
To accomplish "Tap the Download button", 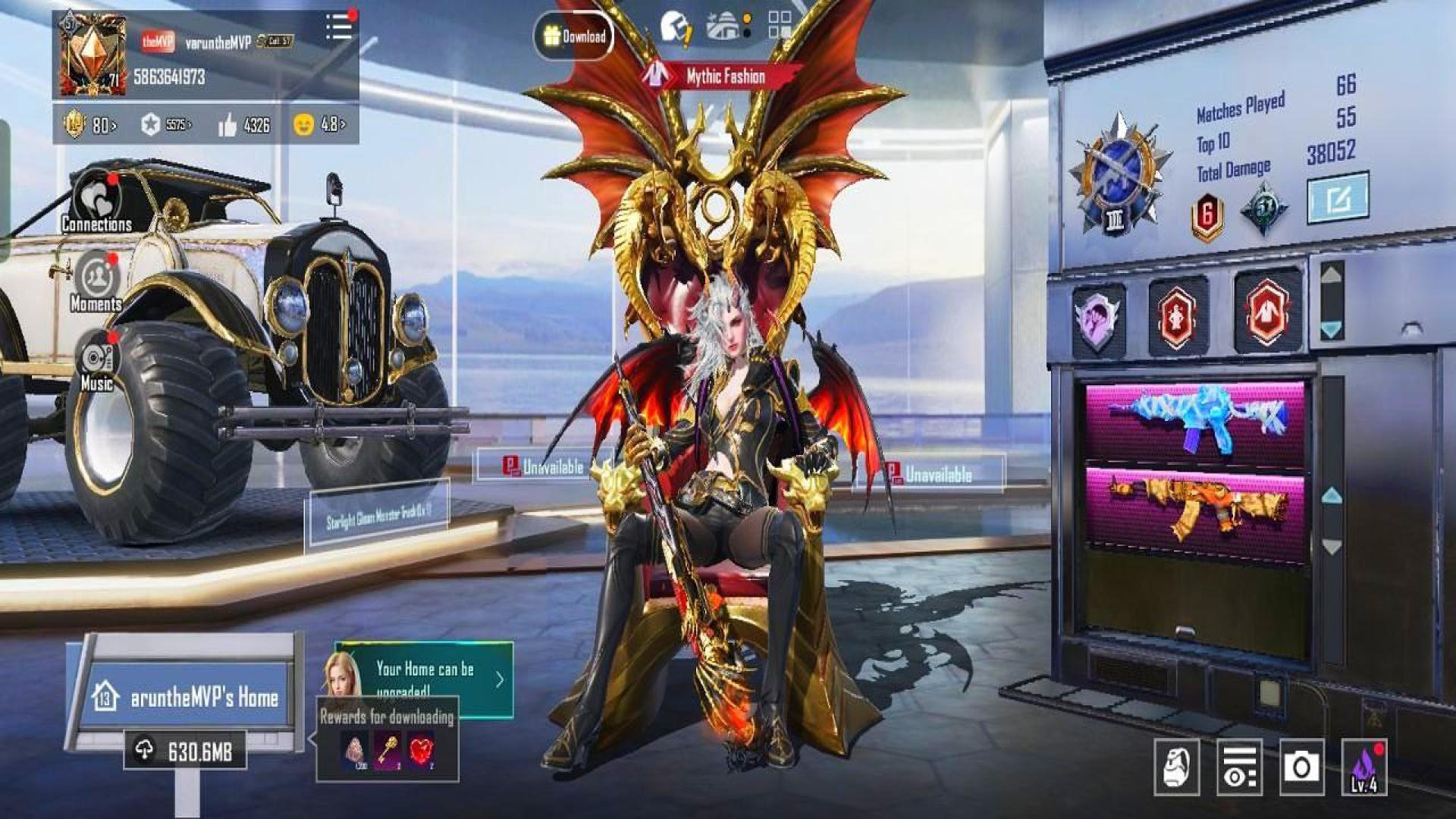I will click(x=574, y=36).
